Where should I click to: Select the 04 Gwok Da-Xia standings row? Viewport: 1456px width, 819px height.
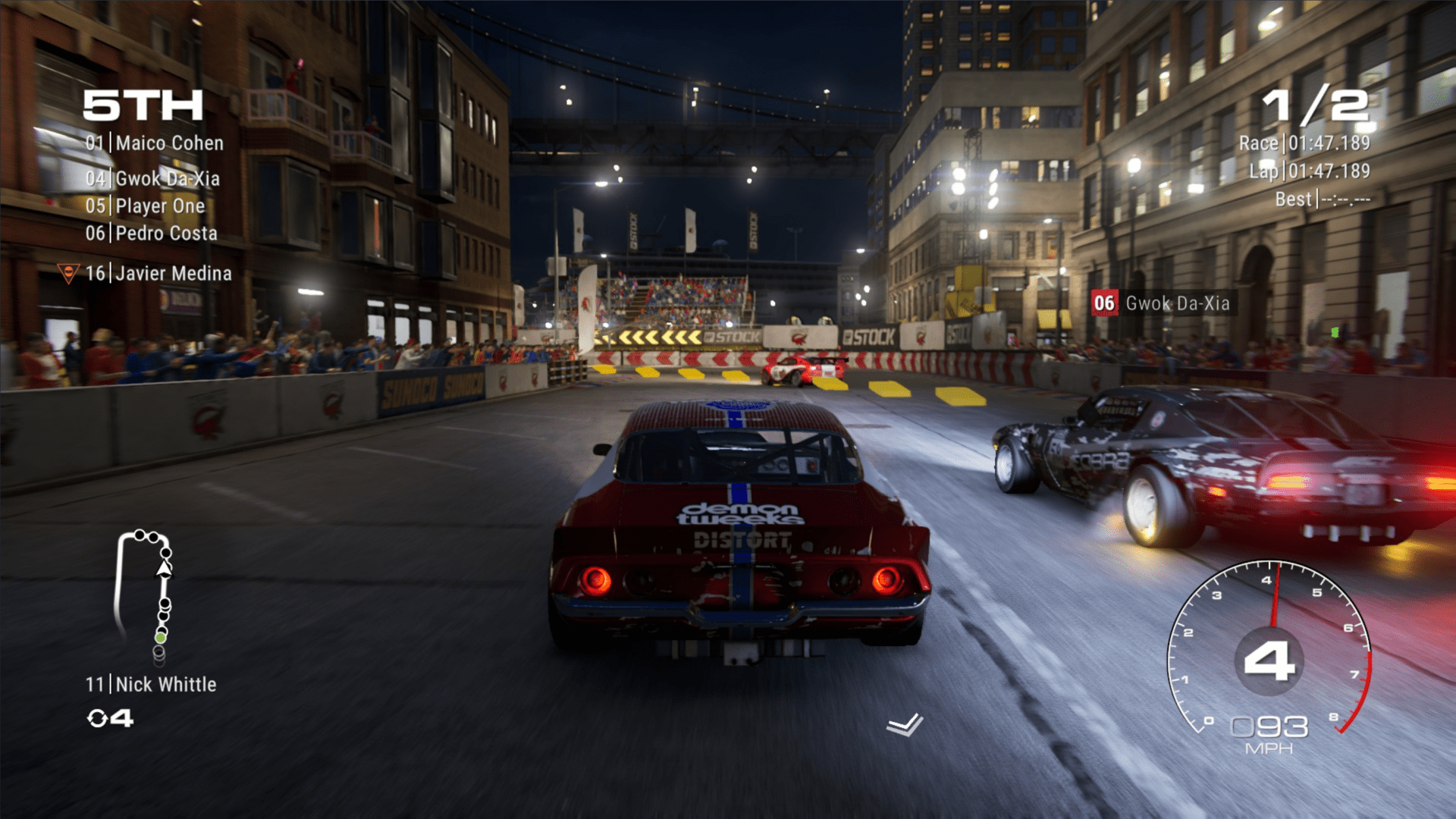point(152,179)
